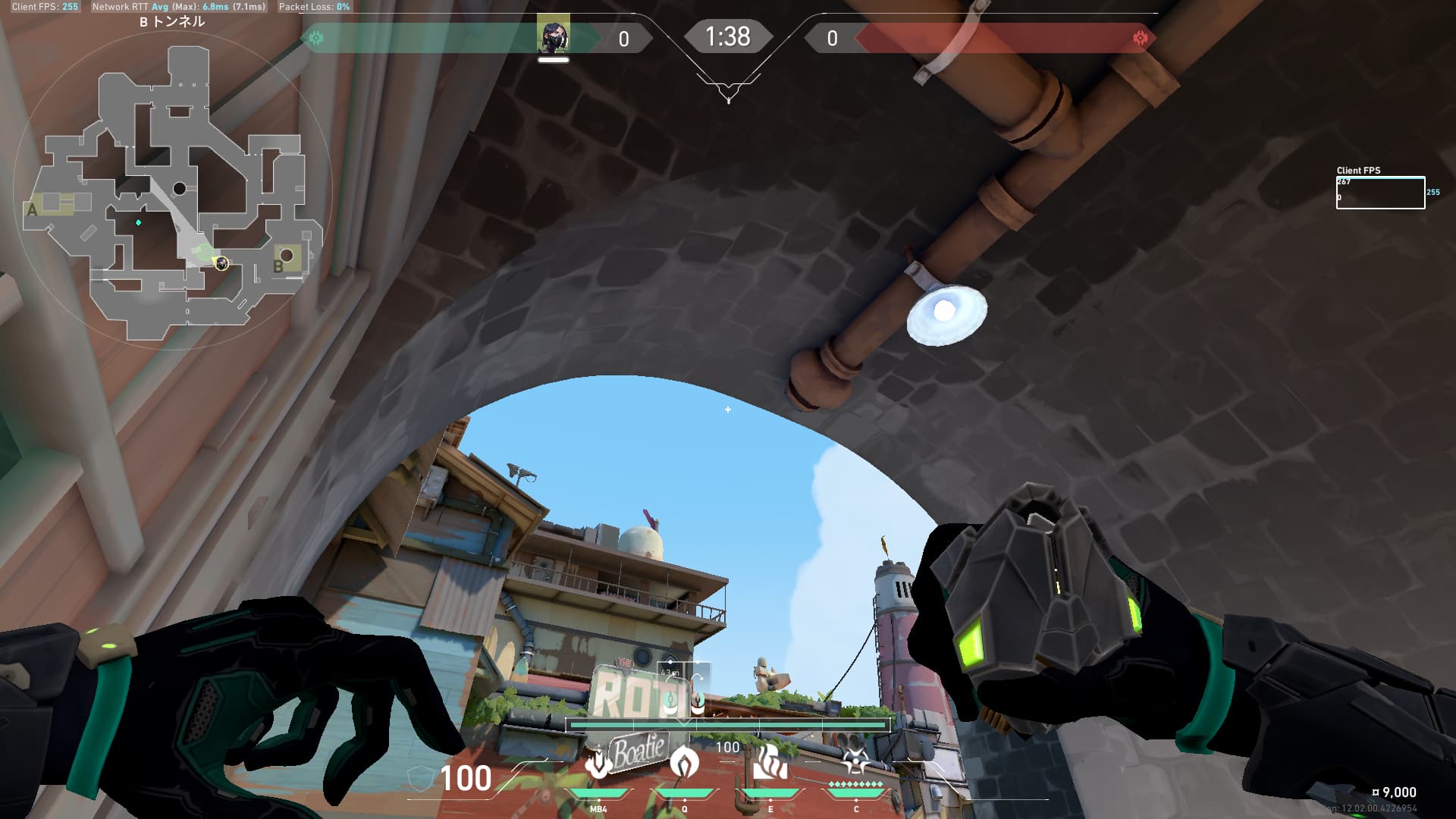This screenshot has height=819, width=1456.
Task: Click the green defender team emblem
Action: (316, 38)
